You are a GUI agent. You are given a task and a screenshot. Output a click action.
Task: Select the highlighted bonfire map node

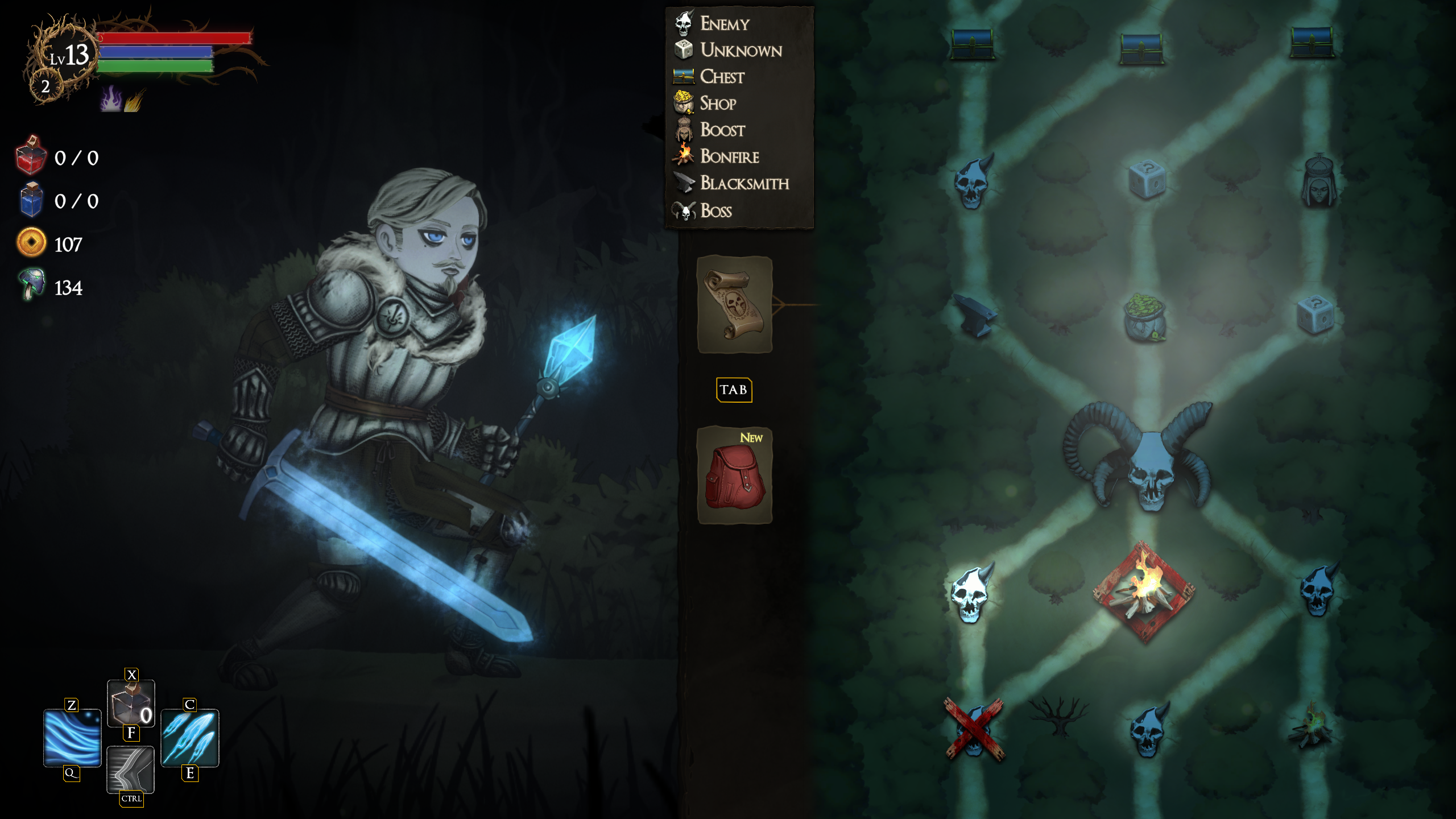pyautogui.click(x=1144, y=592)
